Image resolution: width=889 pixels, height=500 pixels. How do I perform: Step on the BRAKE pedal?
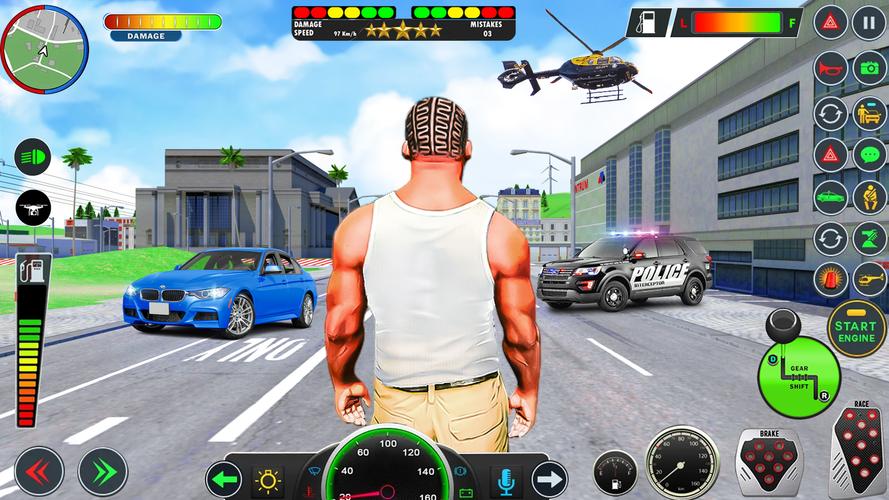(769, 459)
